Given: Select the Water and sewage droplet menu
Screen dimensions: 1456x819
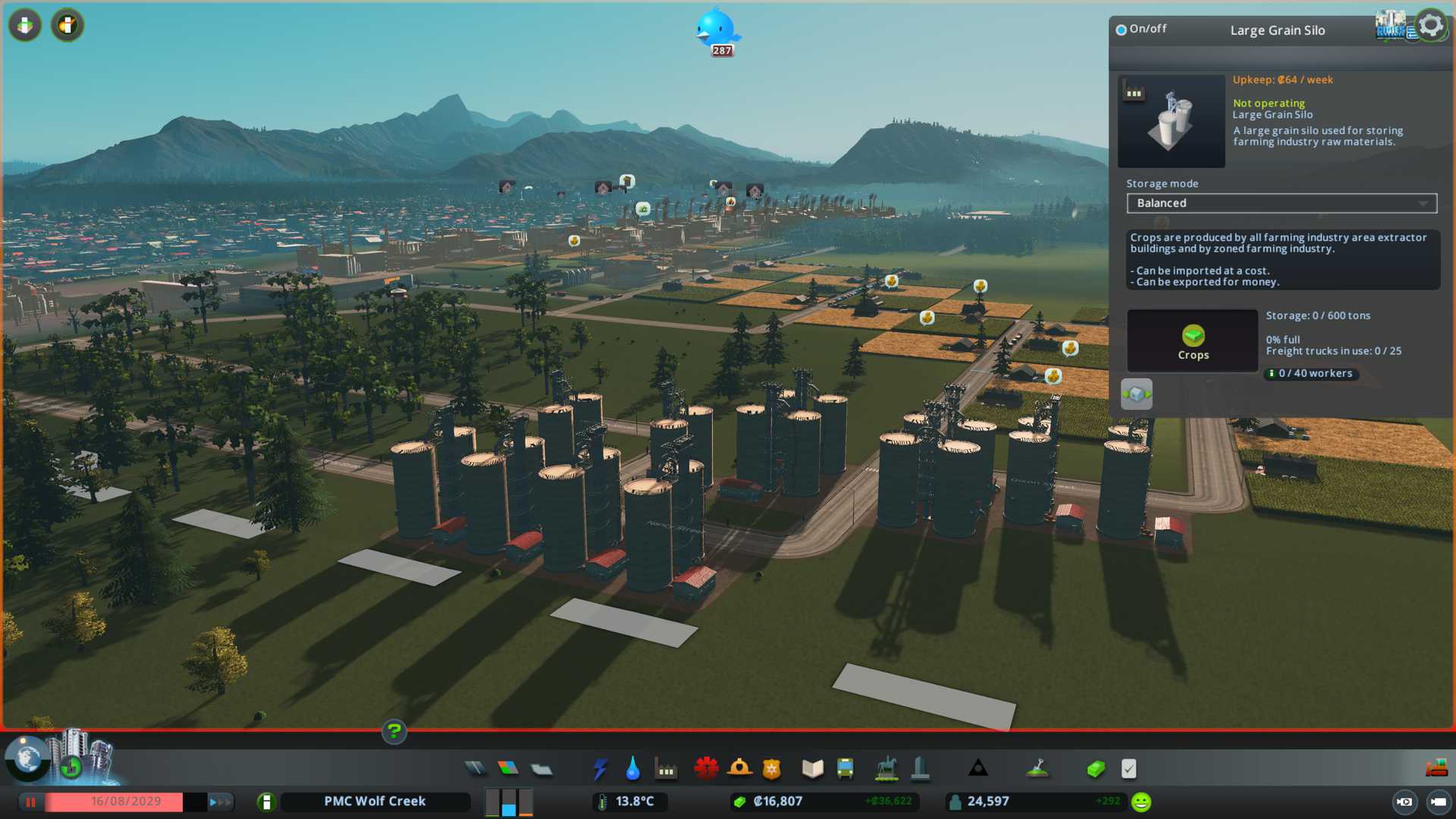Looking at the screenshot, I should (x=633, y=769).
